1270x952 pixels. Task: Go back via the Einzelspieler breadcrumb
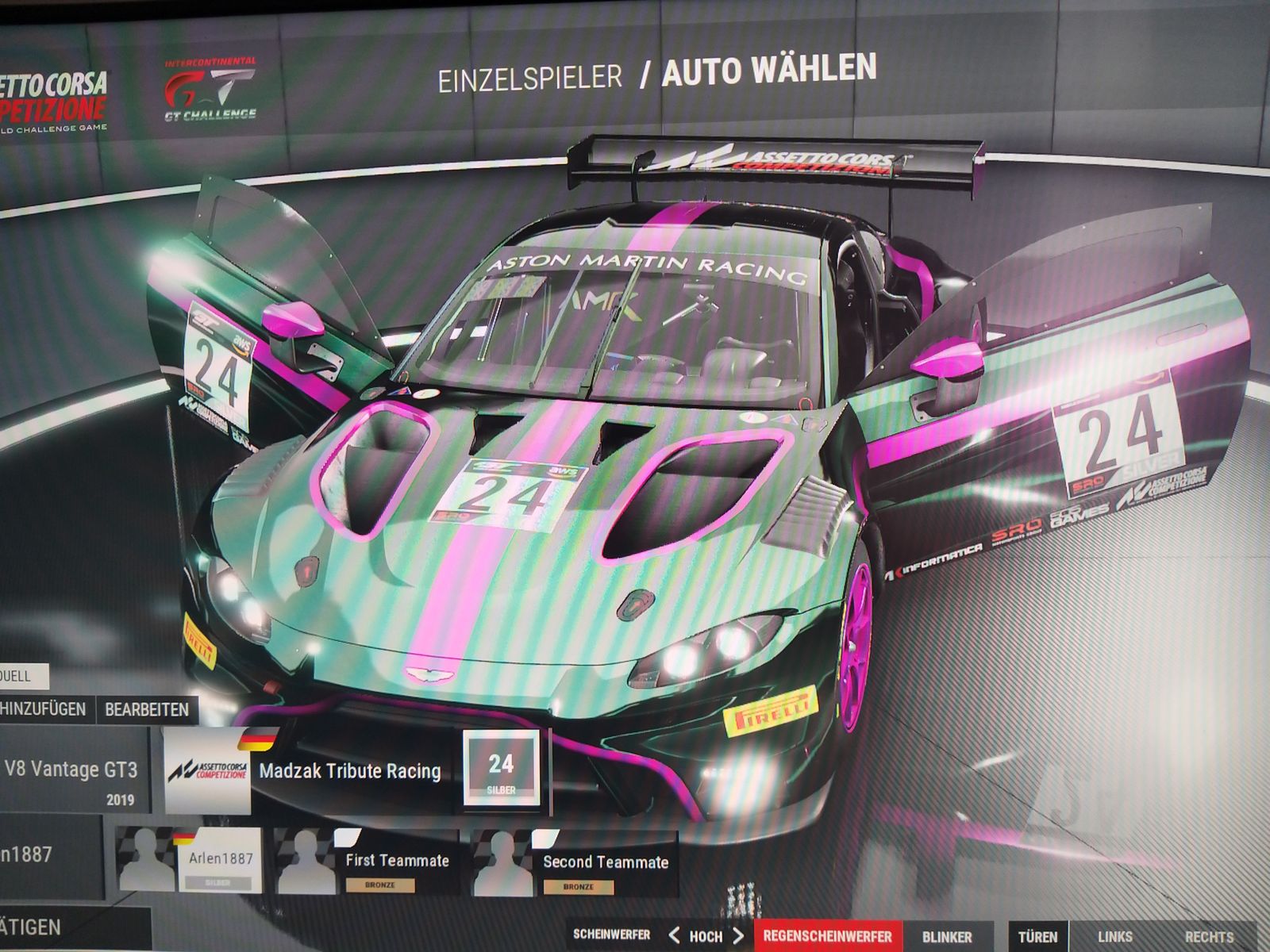point(530,78)
